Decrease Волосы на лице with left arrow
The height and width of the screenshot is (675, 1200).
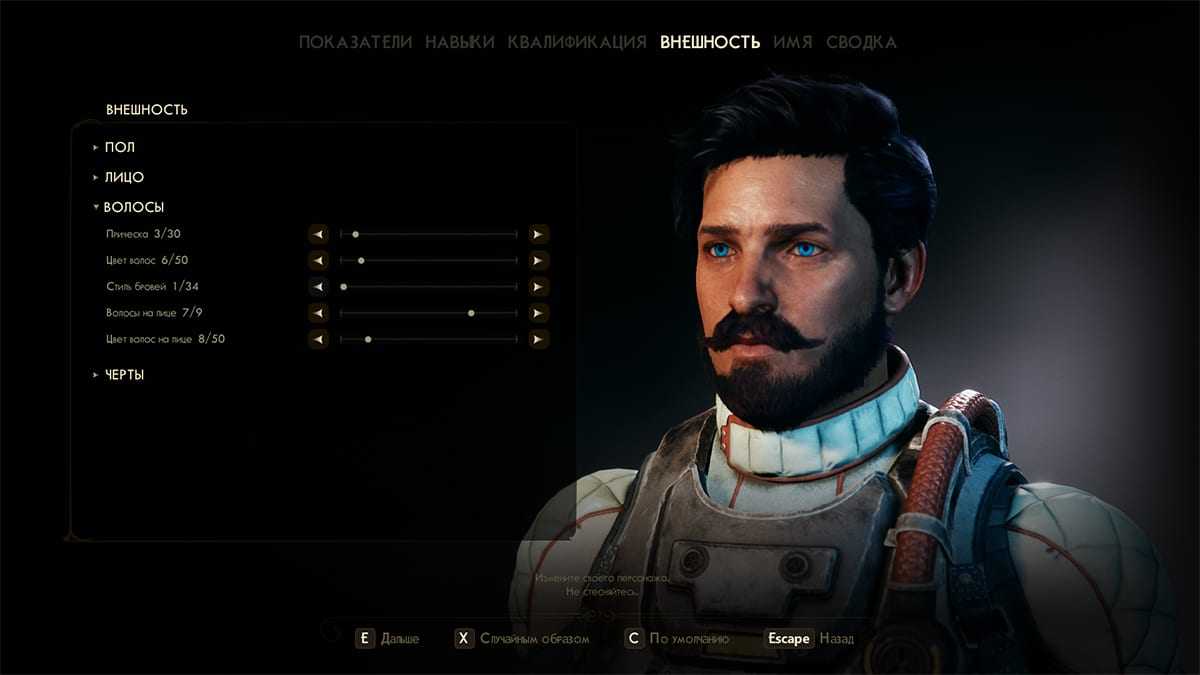pyautogui.click(x=318, y=313)
